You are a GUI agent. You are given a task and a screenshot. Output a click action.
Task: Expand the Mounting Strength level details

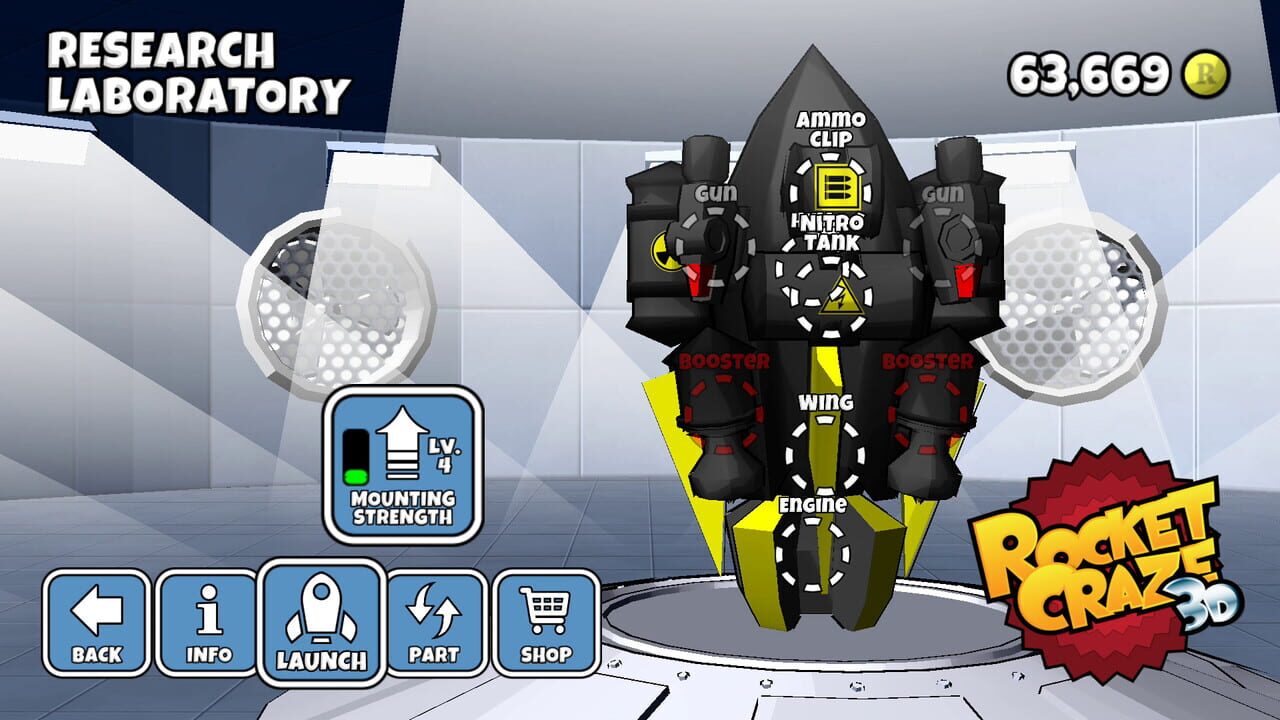(x=443, y=455)
